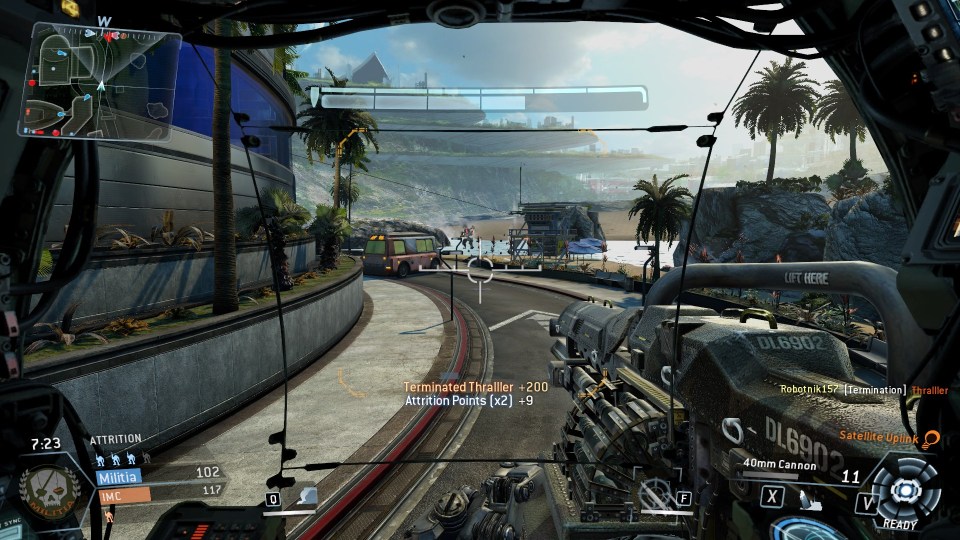Viewport: 960px width, 540px height.
Task: Trigger the crosshair tactical ability icon
Action: [x=656, y=492]
